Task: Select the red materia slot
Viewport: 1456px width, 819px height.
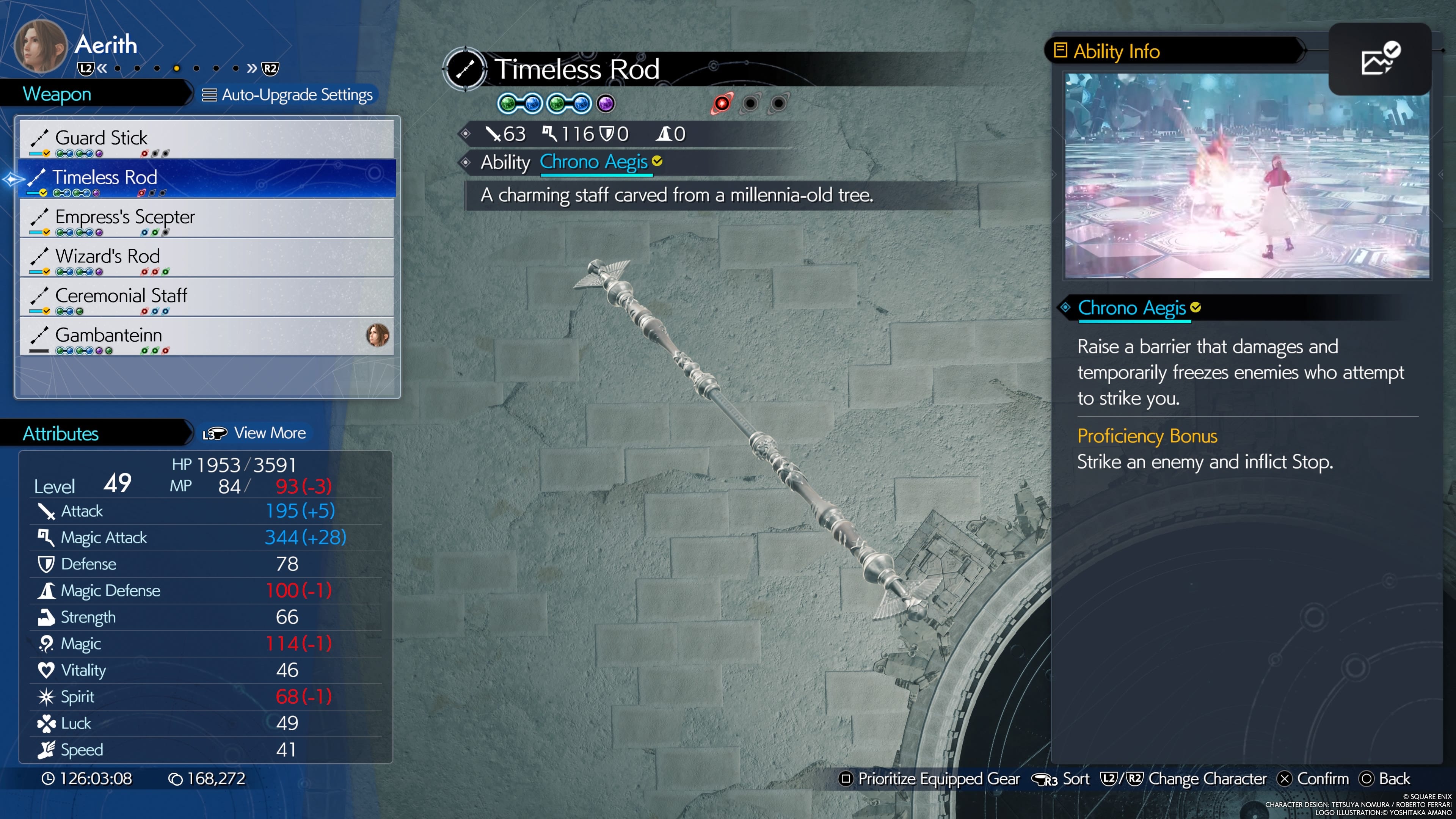Action: tap(722, 104)
